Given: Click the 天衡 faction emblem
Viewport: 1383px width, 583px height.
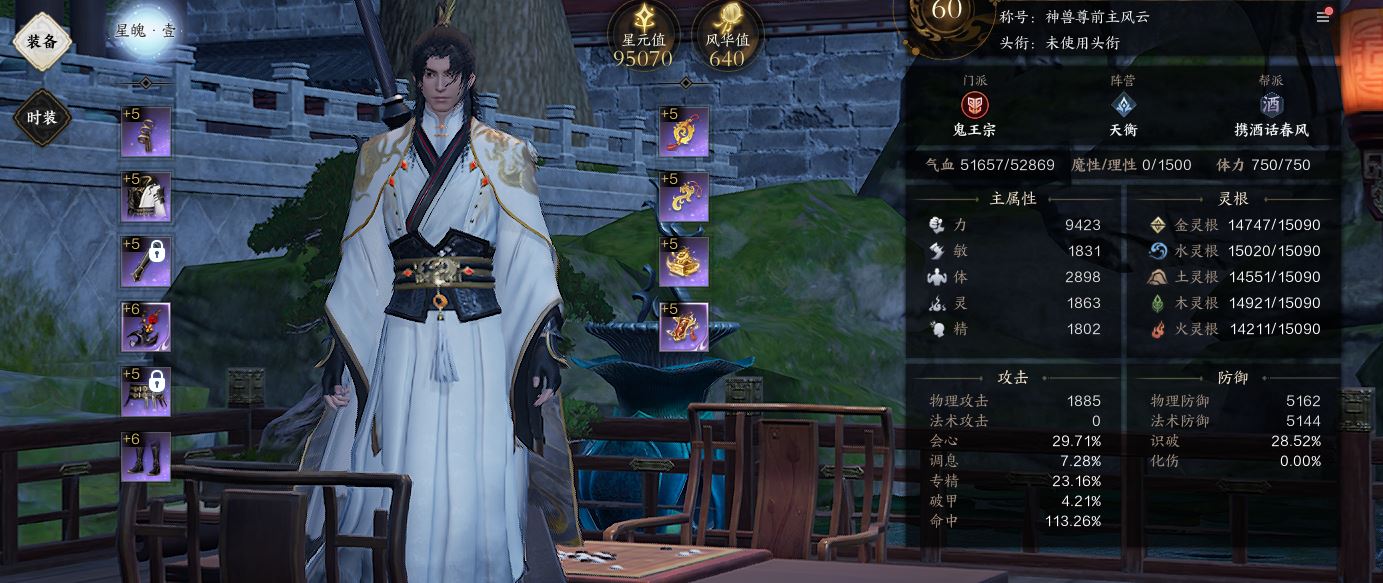Looking at the screenshot, I should (1123, 105).
